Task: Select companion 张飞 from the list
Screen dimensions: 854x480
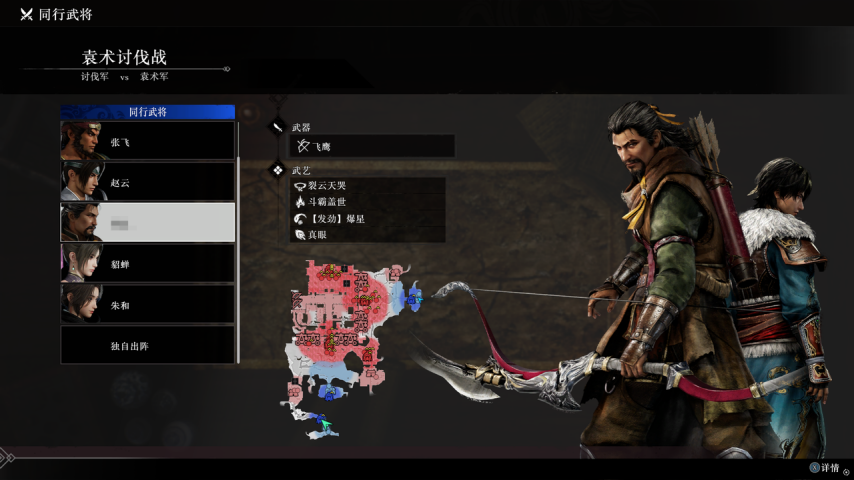Action: pos(148,141)
